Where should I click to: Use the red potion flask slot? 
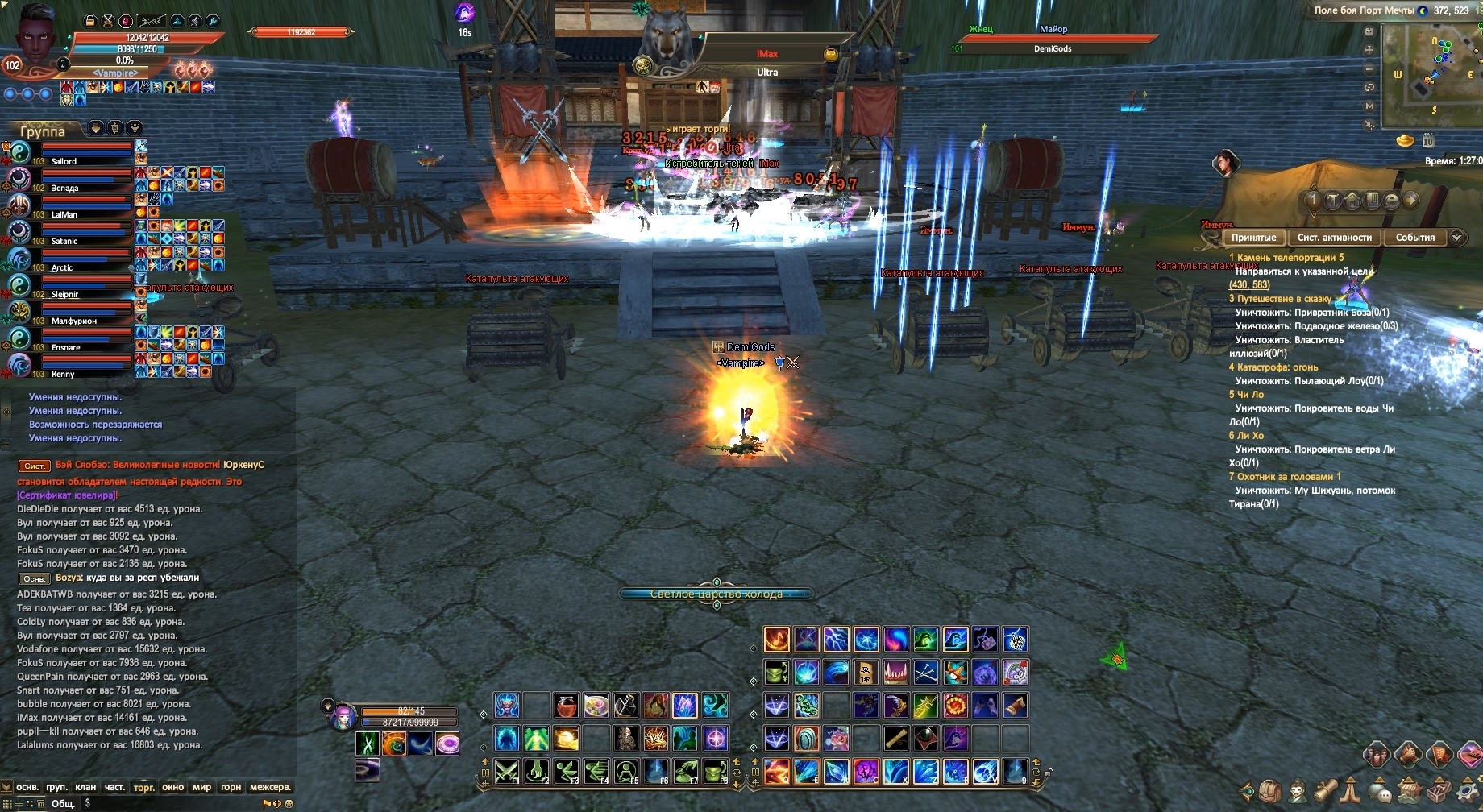pos(567,706)
